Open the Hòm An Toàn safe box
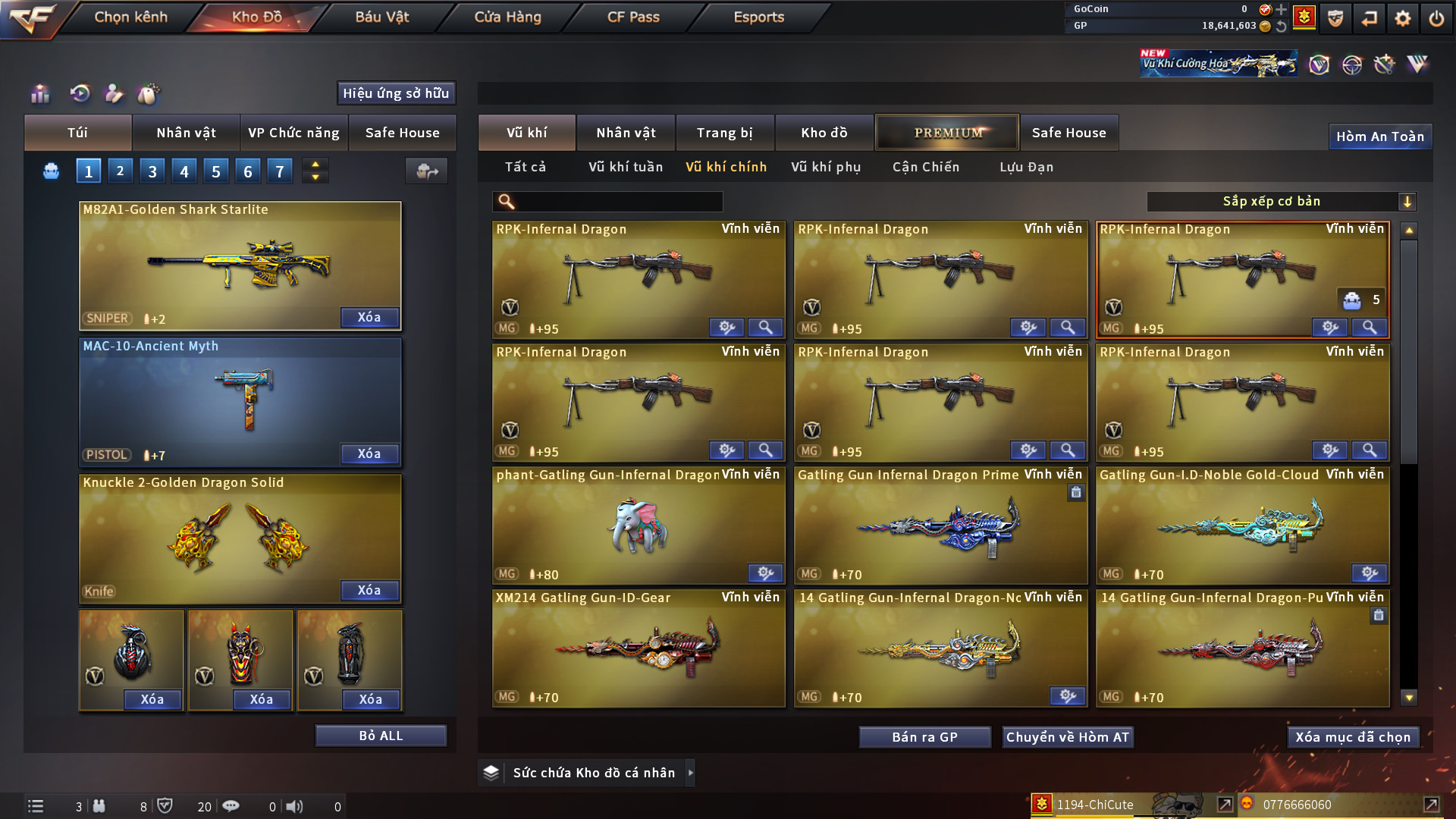This screenshot has height=819, width=1456. [x=1380, y=136]
